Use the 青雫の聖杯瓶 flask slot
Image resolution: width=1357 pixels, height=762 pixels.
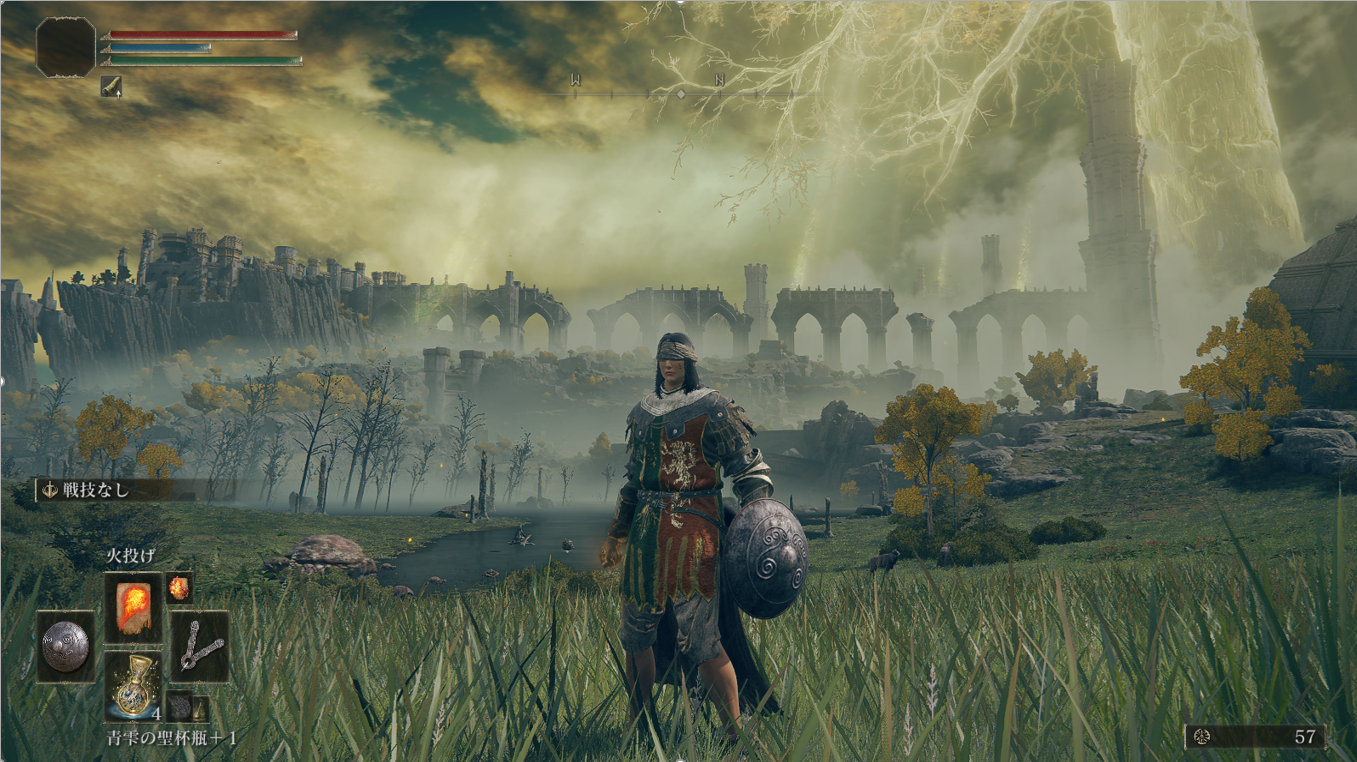[x=133, y=686]
